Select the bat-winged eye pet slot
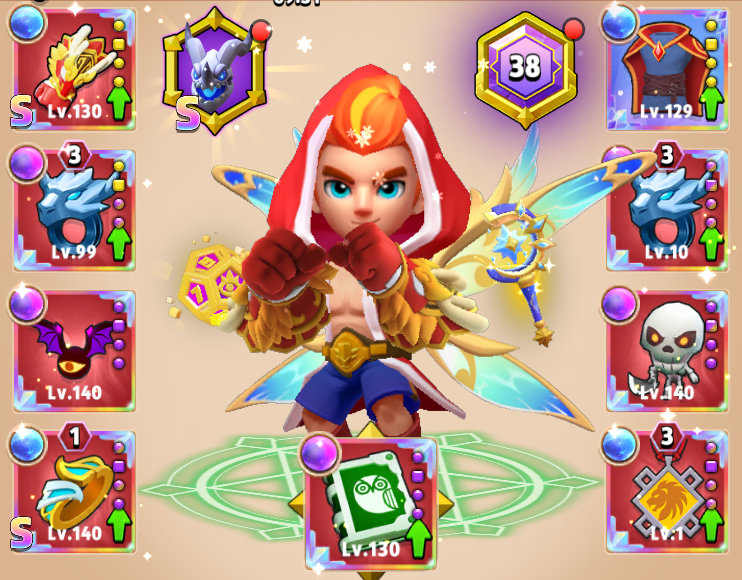The width and height of the screenshot is (742, 580). (x=73, y=351)
